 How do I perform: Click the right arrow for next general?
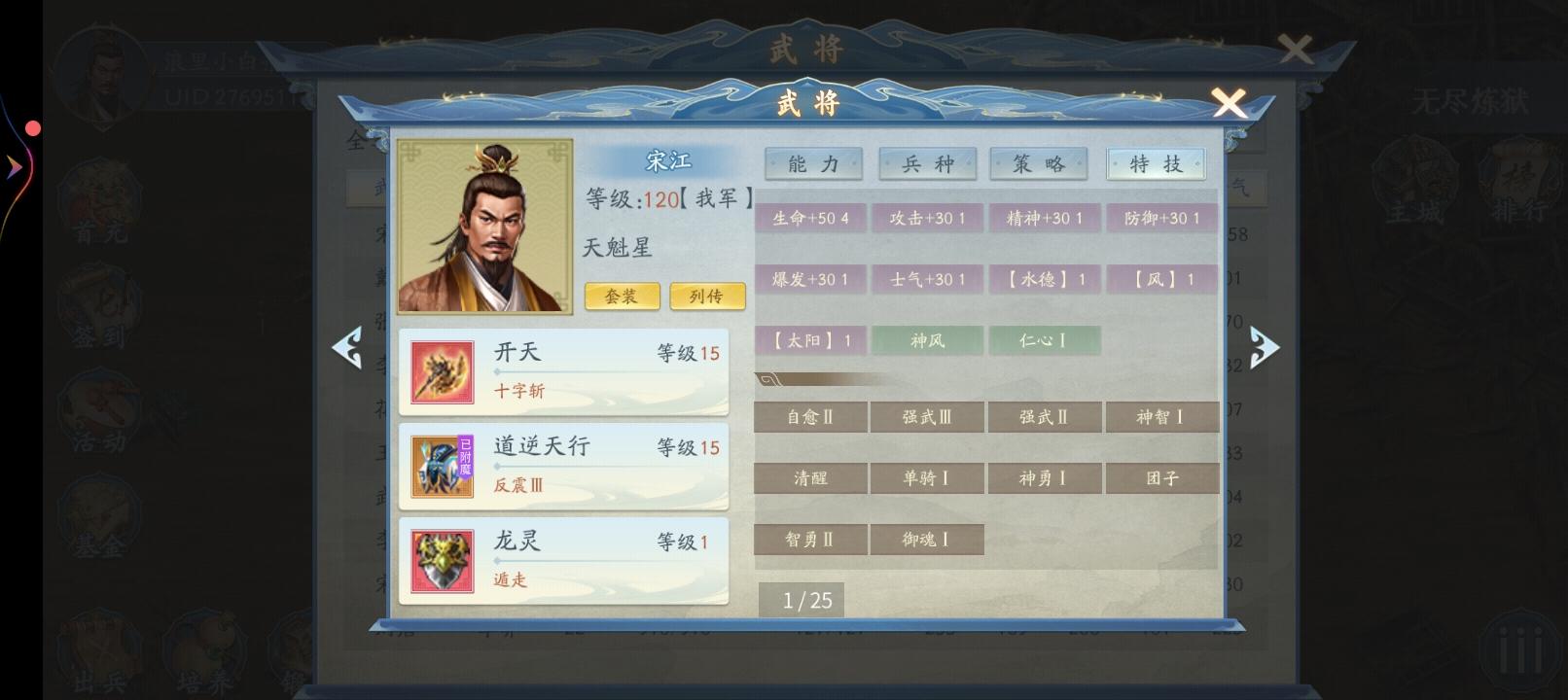pos(1267,345)
